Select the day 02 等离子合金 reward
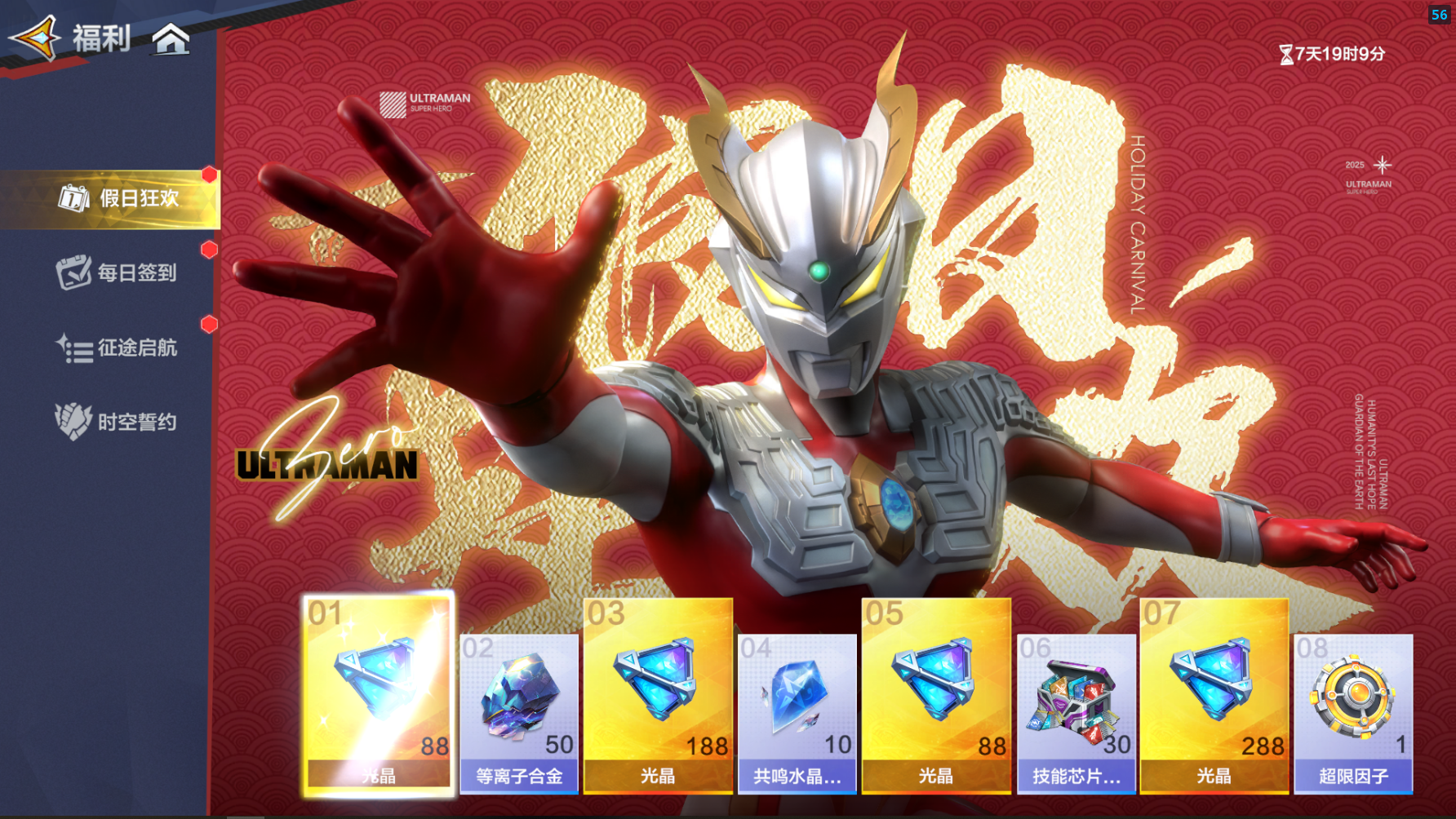 [x=519, y=713]
